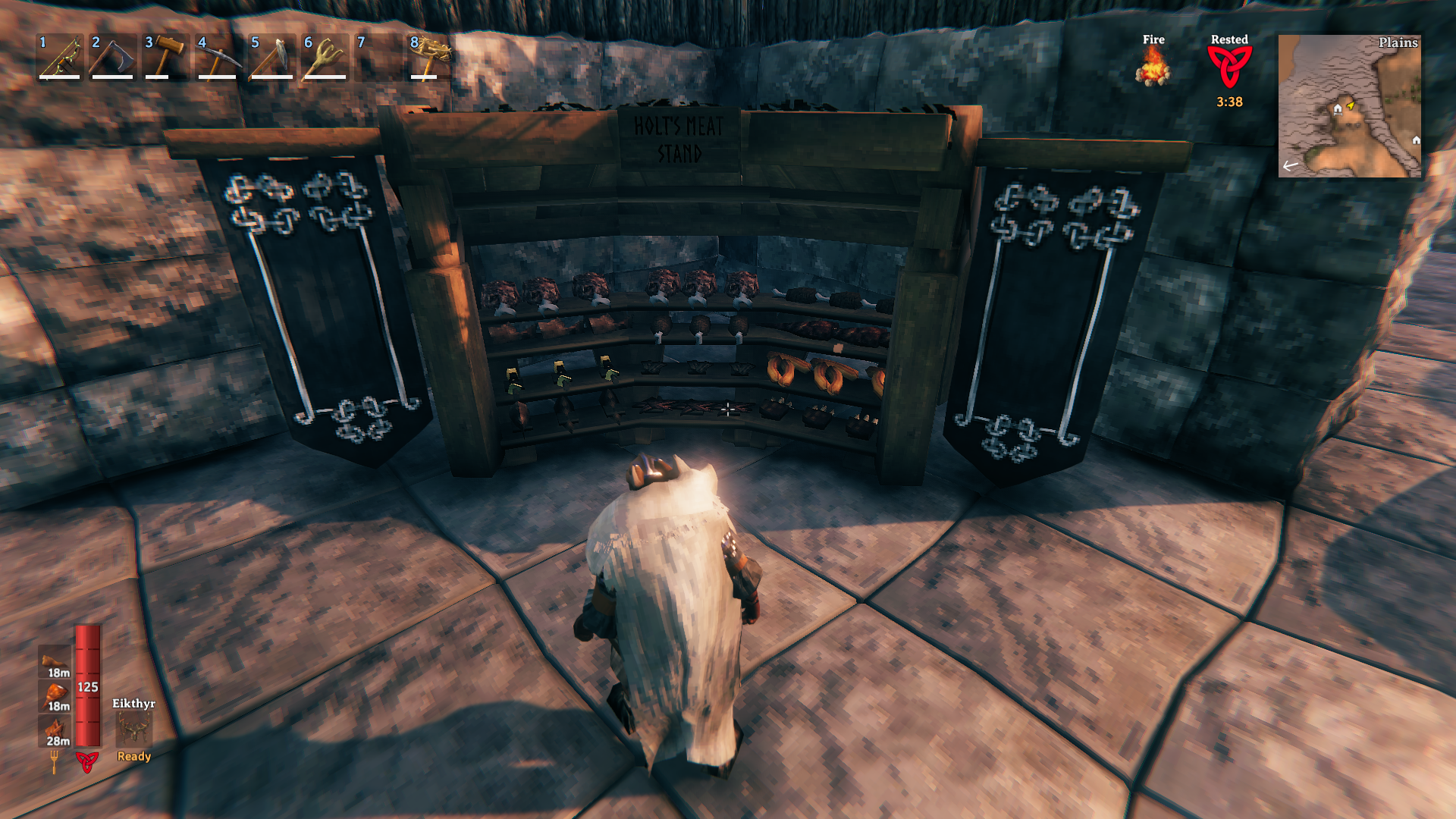The width and height of the screenshot is (1456, 819).
Task: Select the golden tool in slot 8
Action: pos(430,56)
